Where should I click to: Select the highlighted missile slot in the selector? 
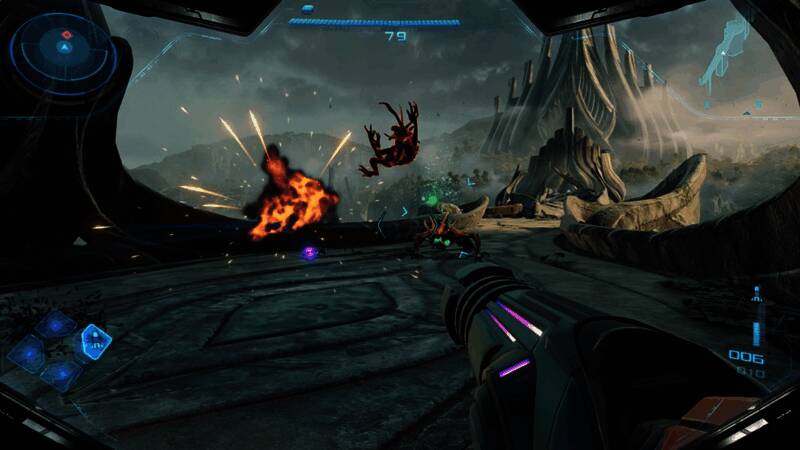(95, 341)
